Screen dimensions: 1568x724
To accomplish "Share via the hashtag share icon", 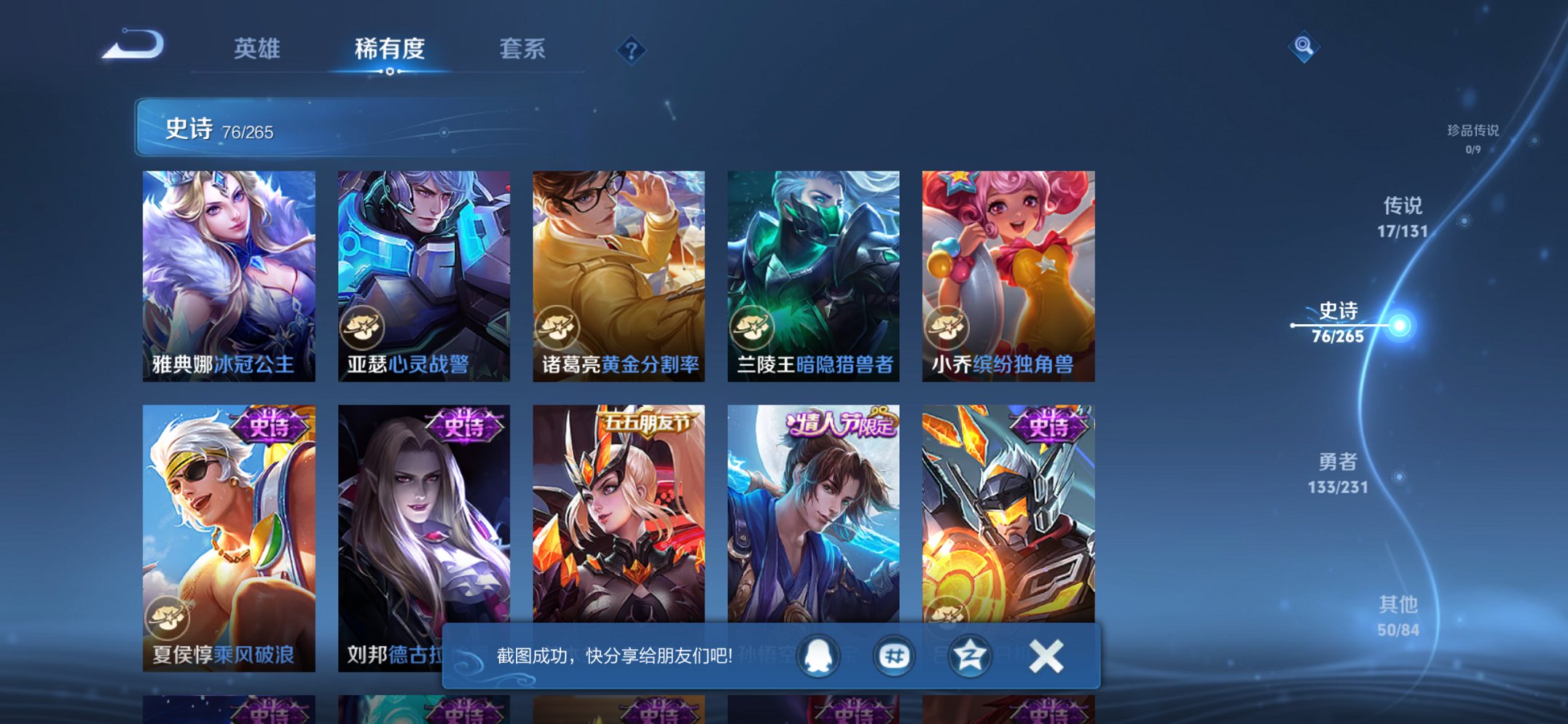I will click(x=893, y=655).
